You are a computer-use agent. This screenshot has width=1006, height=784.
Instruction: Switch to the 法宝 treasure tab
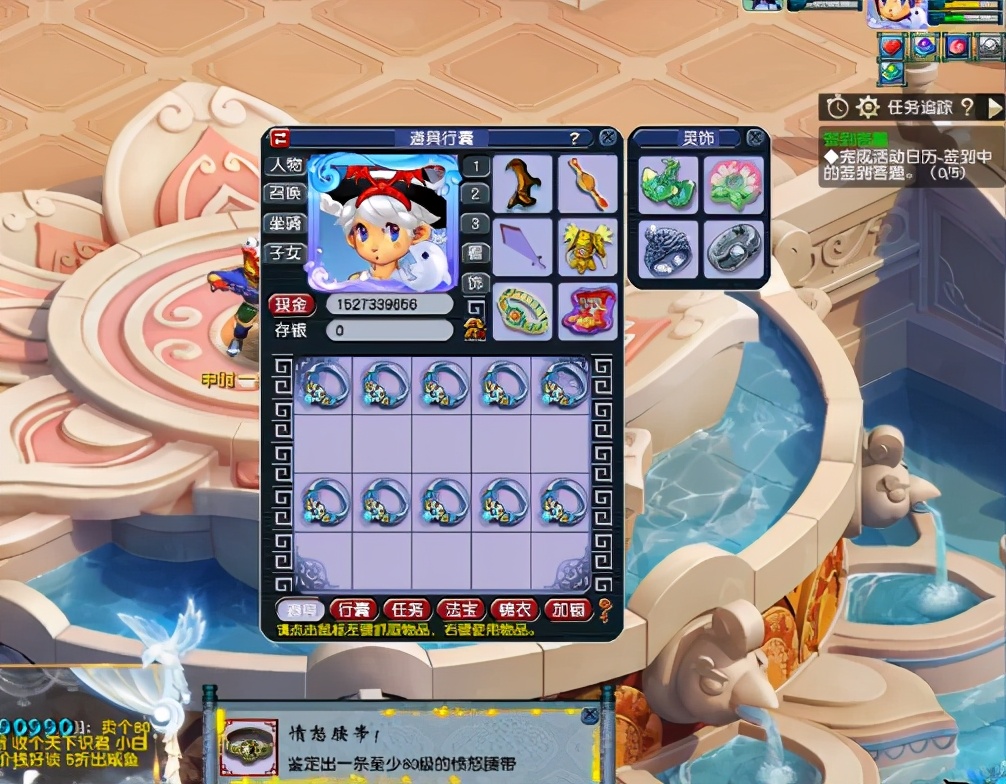coord(460,609)
